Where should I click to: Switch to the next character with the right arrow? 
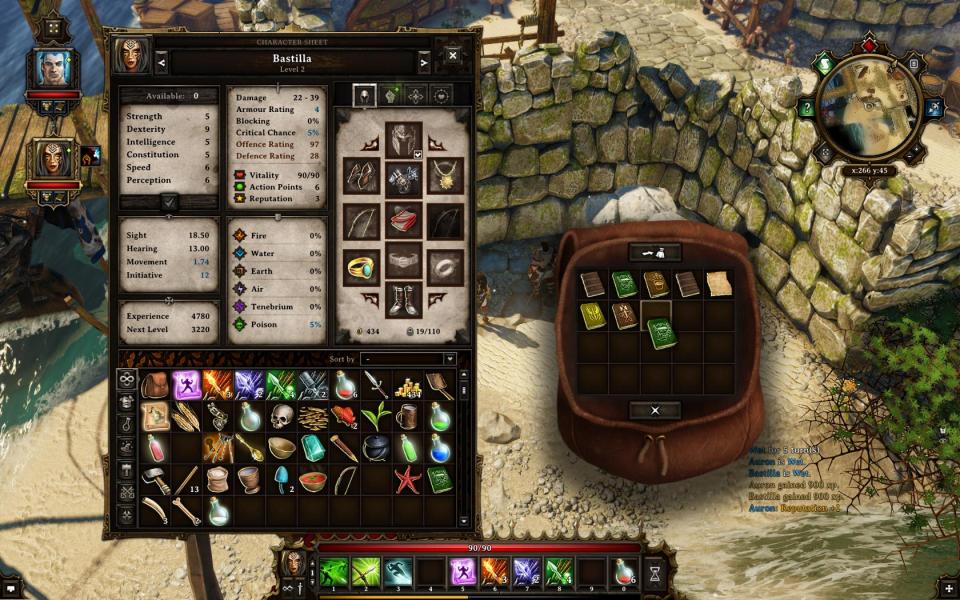423,63
